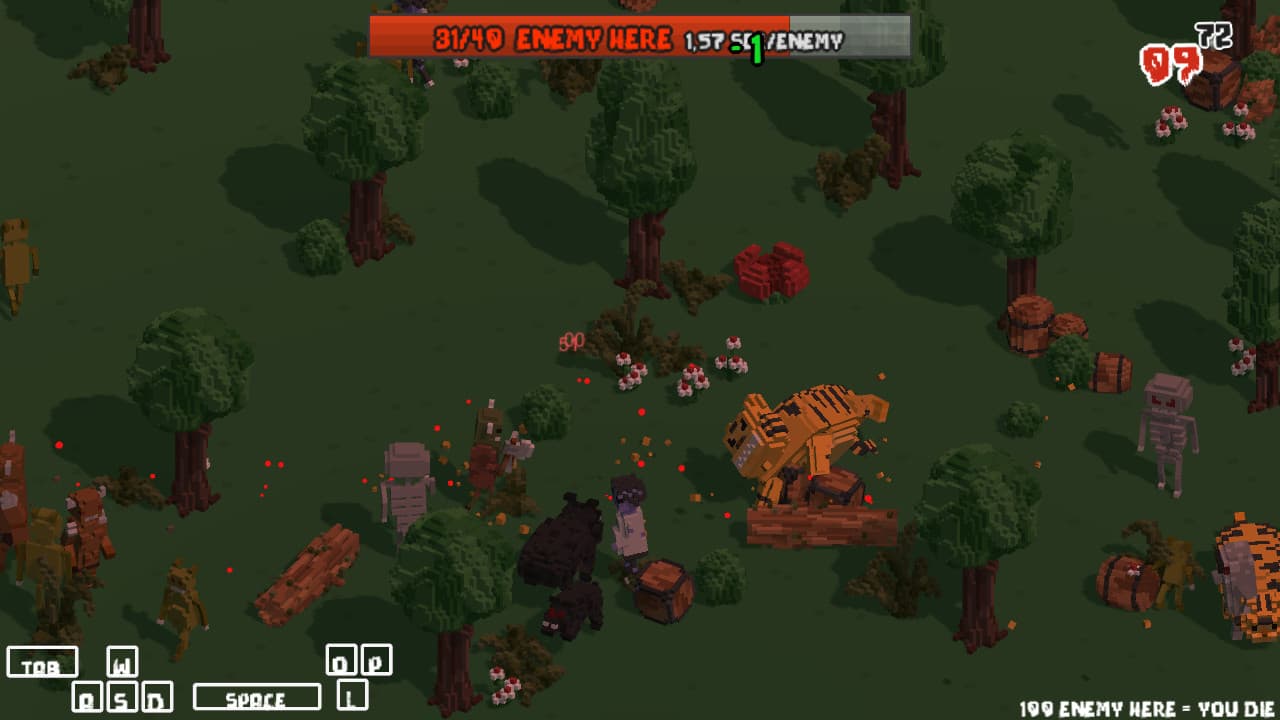Image resolution: width=1280 pixels, height=720 pixels.
Task: Click the TAB key hint icon
Action: click(45, 662)
